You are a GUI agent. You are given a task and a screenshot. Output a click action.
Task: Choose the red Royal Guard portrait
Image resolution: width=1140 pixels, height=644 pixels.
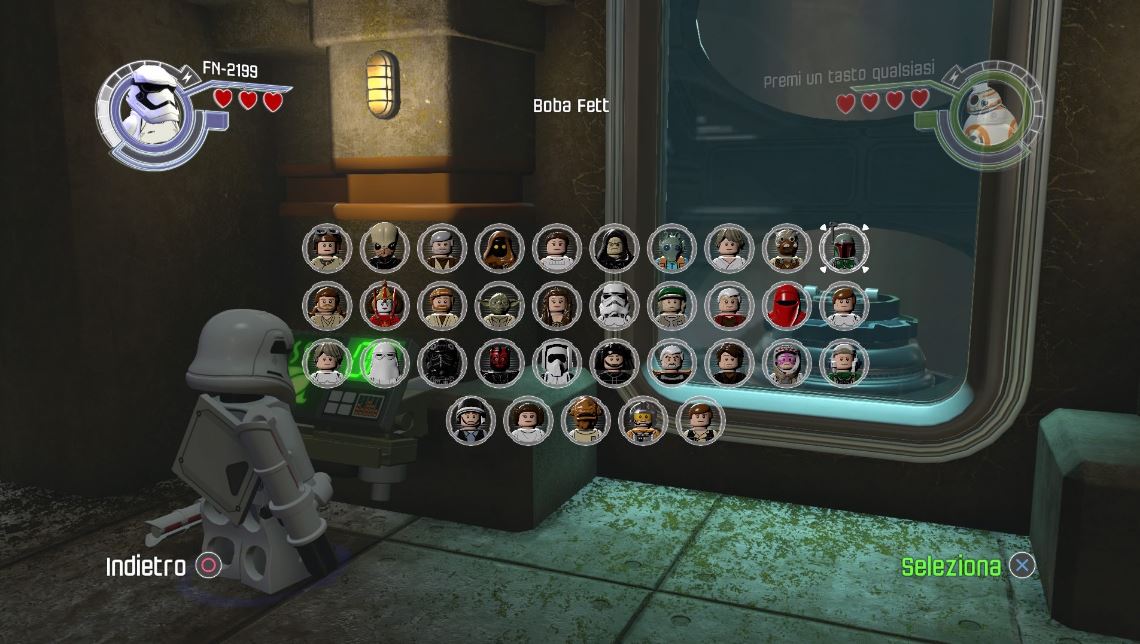[787, 306]
